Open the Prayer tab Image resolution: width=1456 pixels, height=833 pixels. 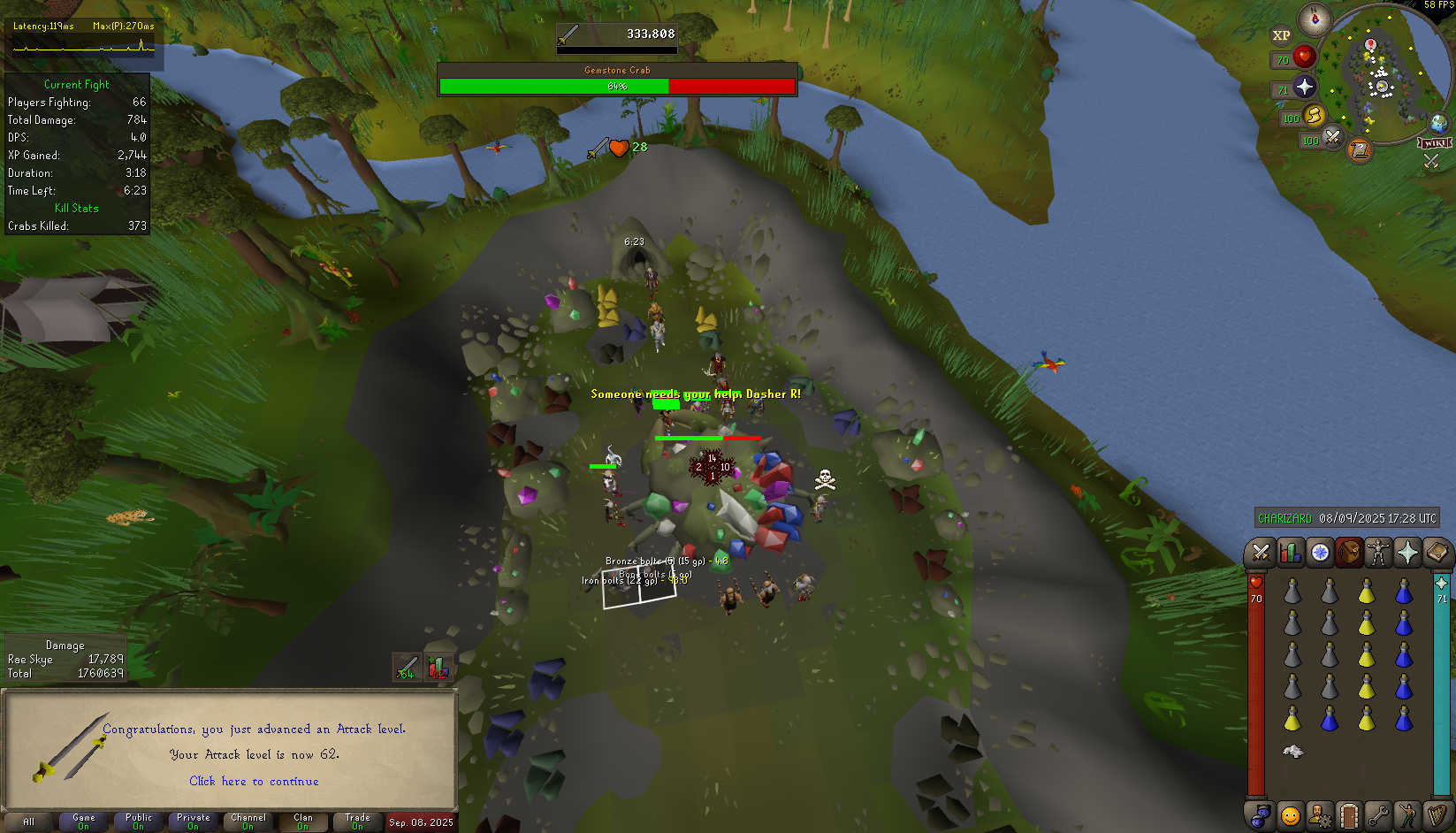point(1407,553)
